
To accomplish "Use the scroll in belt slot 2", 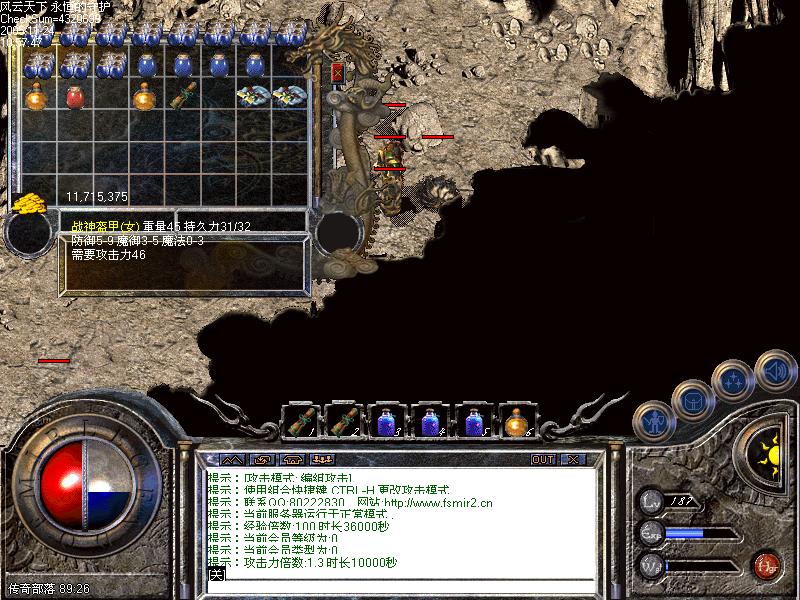I will point(343,421).
